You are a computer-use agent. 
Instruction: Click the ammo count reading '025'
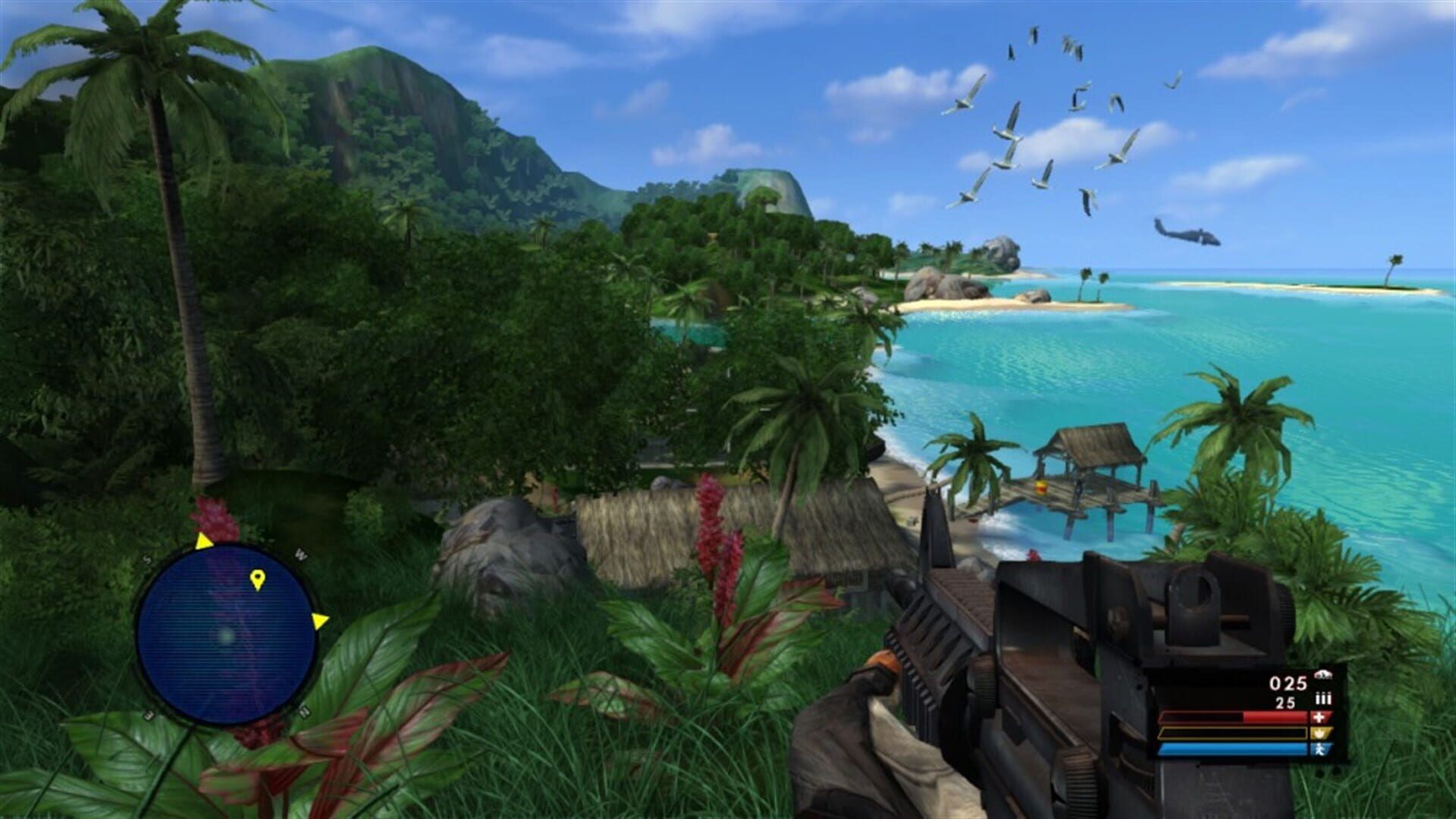click(x=1288, y=683)
